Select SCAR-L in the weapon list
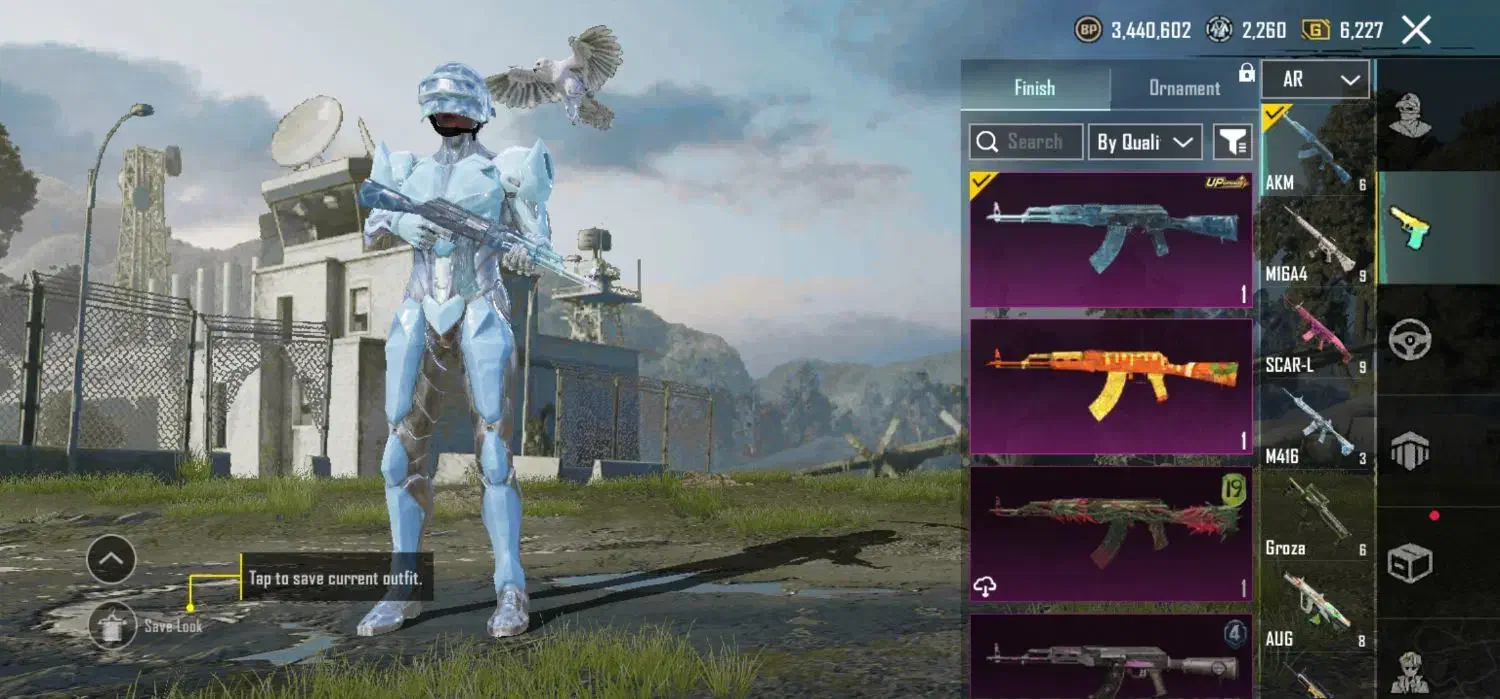The height and width of the screenshot is (699, 1500). point(1316,334)
